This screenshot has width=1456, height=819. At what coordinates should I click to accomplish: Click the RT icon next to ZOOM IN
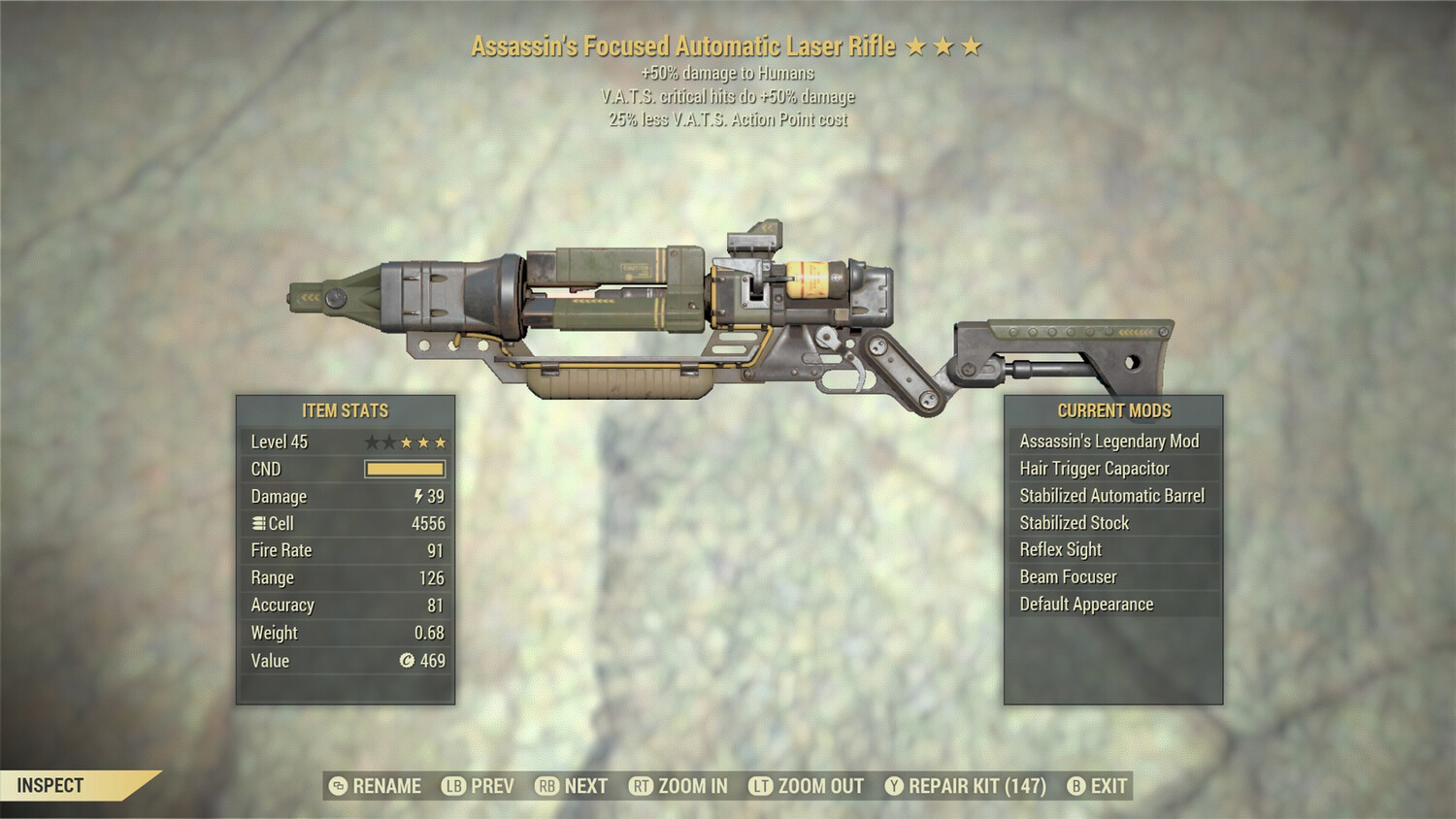click(641, 786)
